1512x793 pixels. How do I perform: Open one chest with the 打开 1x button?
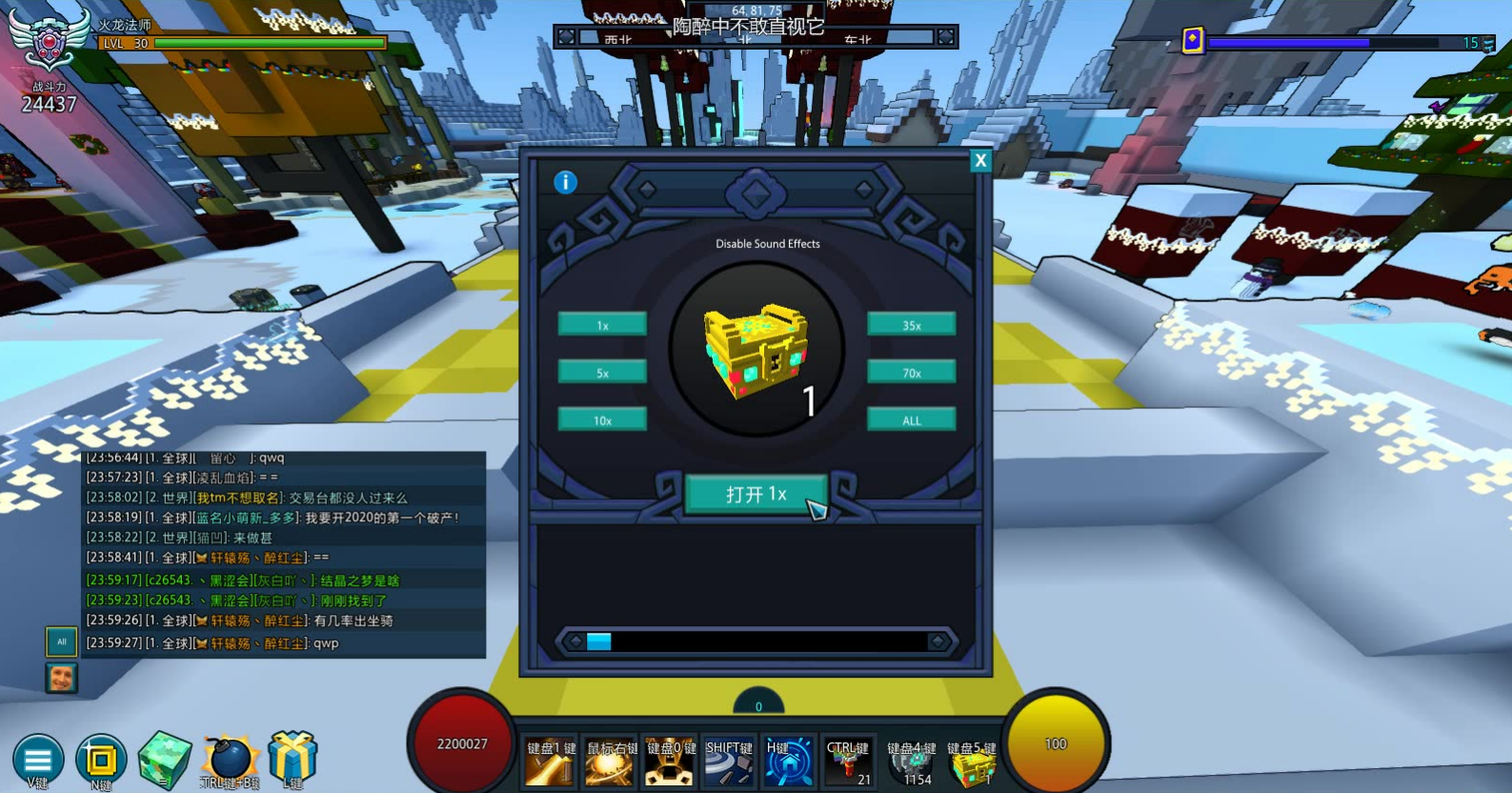(756, 495)
